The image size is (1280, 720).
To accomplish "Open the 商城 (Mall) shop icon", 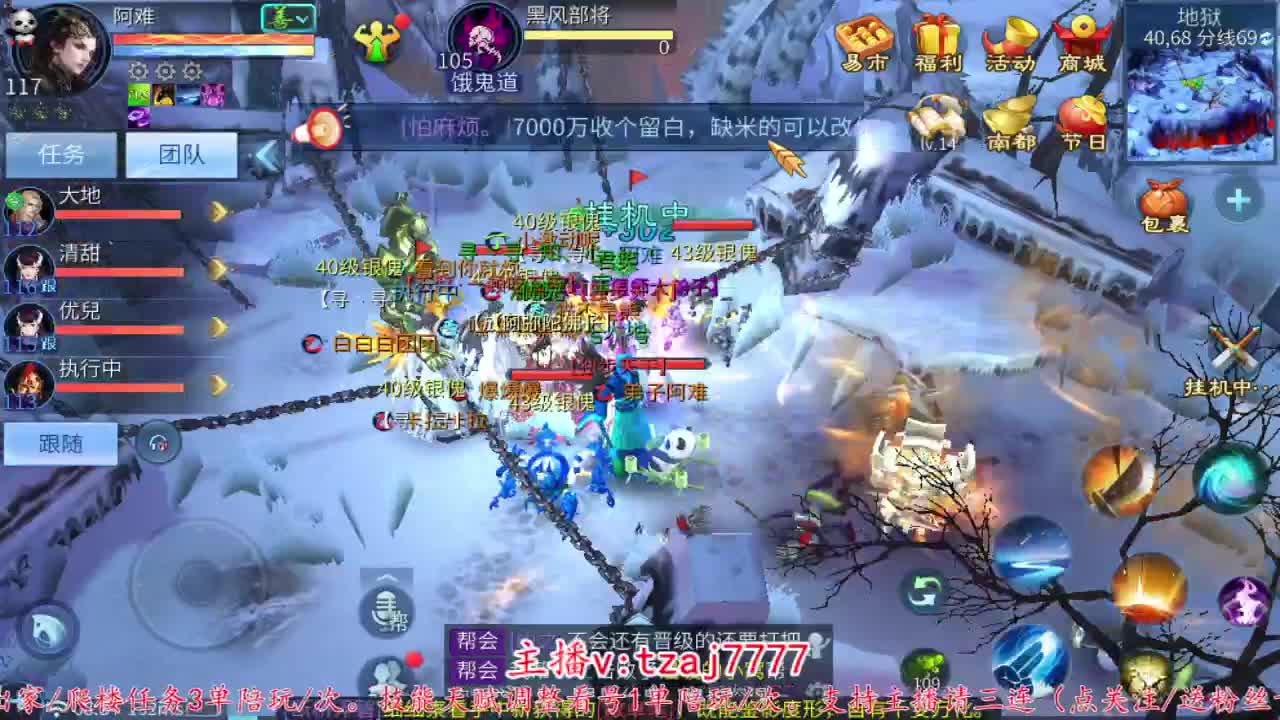I will coord(1083,43).
